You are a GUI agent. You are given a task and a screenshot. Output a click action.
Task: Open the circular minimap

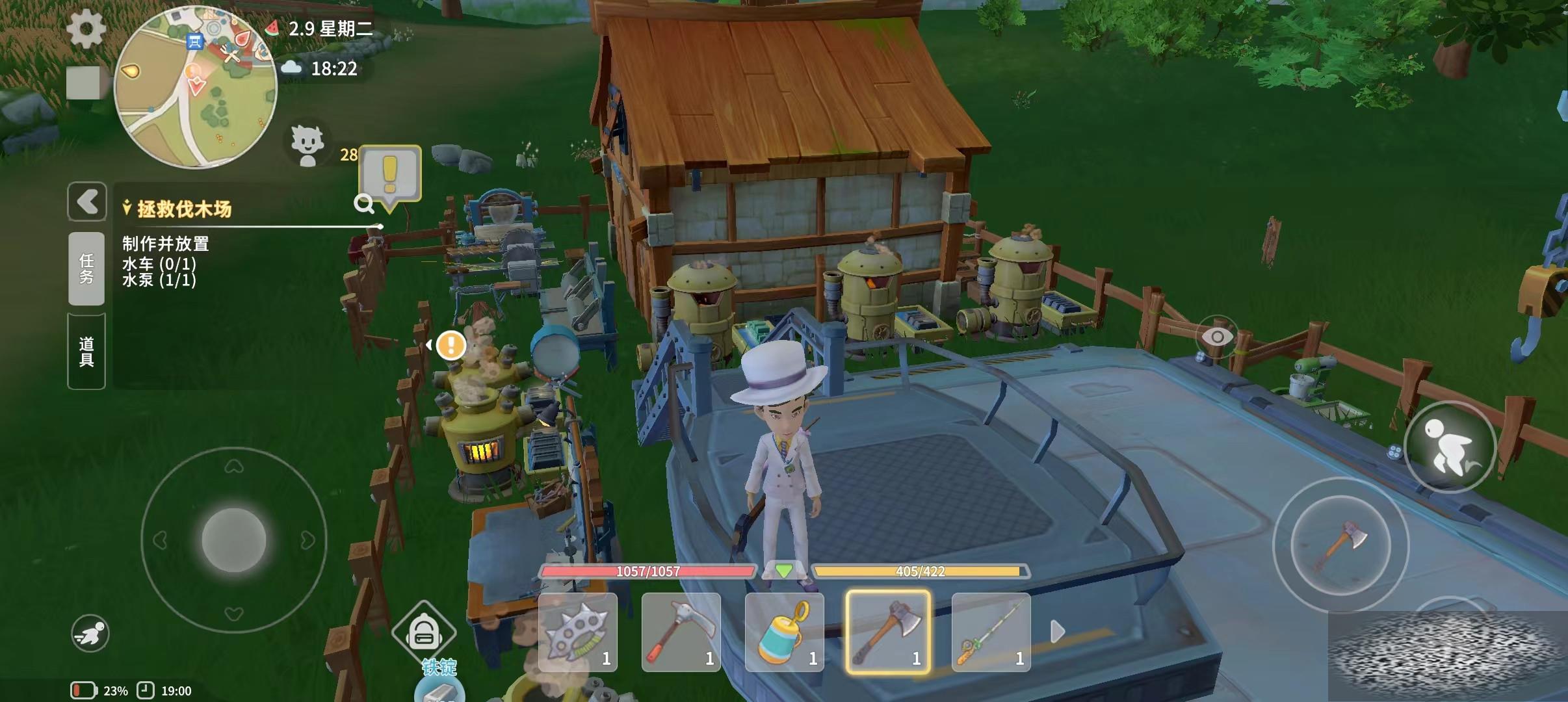click(195, 88)
